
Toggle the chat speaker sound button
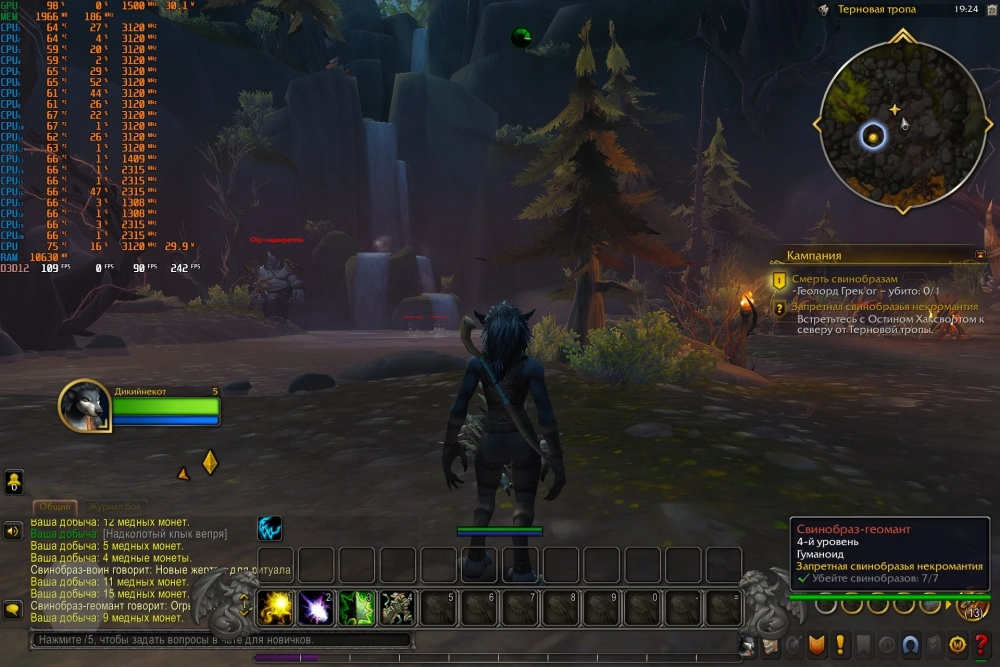pos(14,531)
